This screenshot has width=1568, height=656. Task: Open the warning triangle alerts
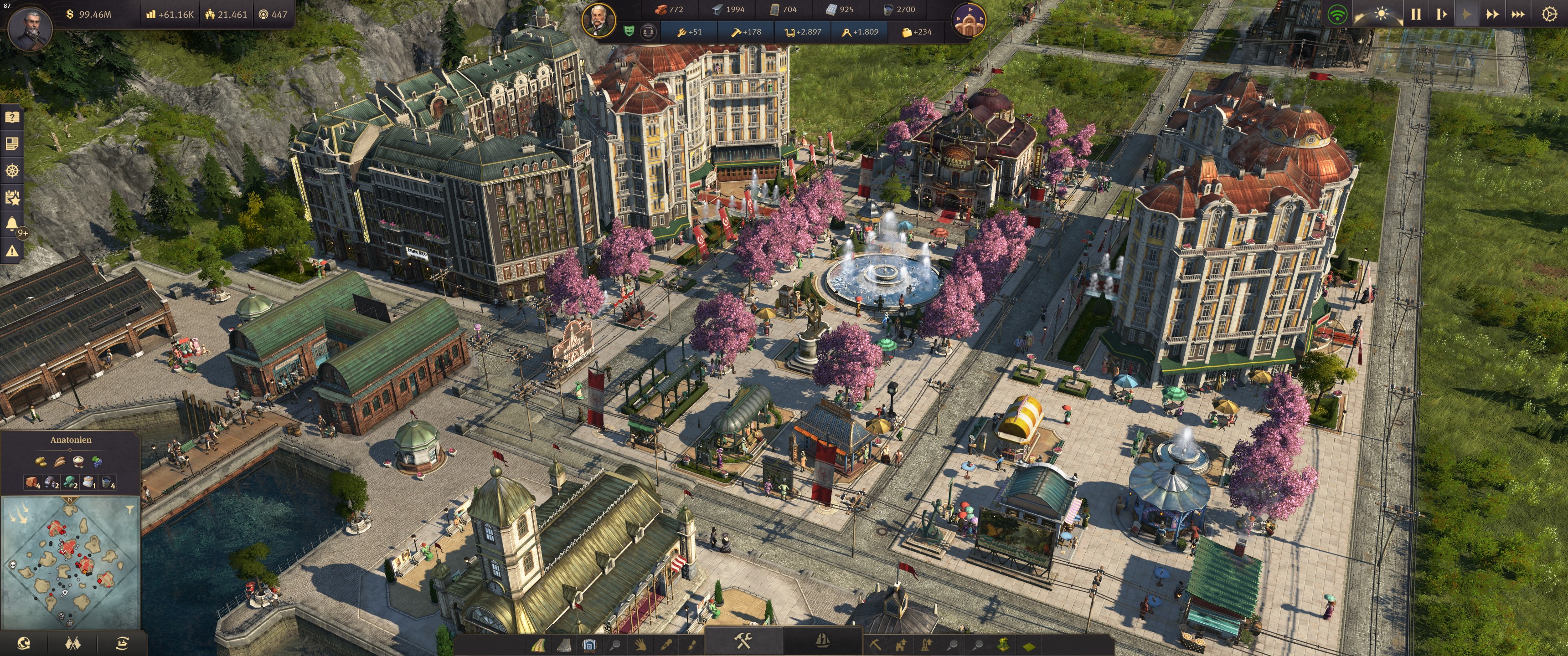[12, 250]
